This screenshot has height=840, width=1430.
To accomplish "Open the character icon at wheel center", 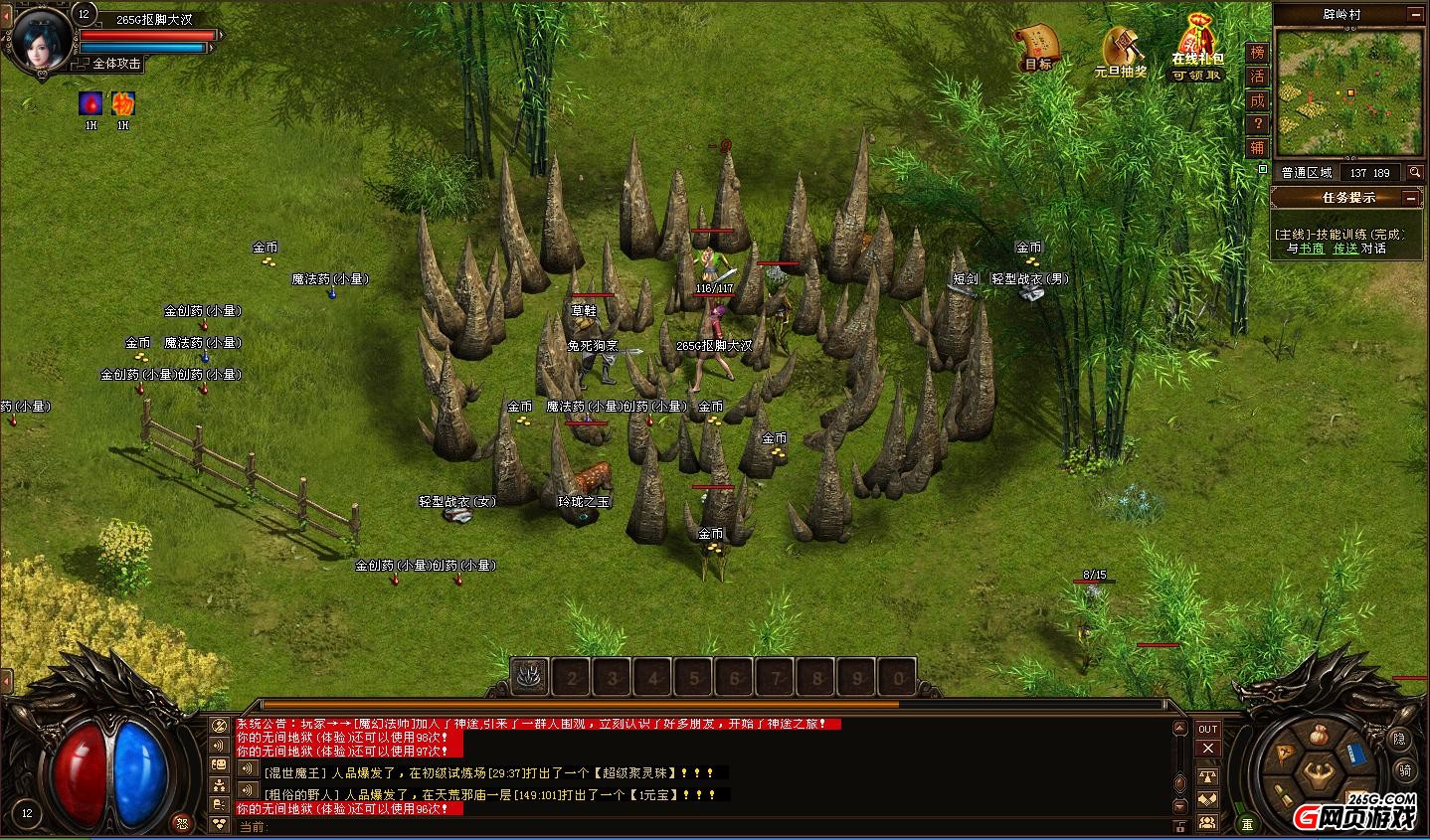I will 1319,773.
